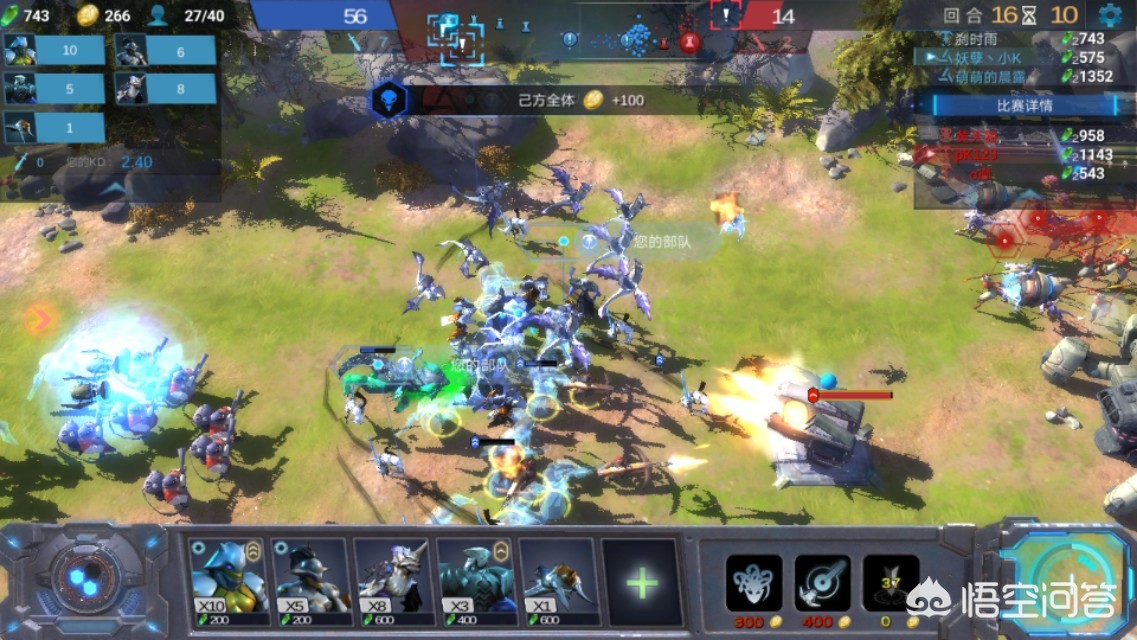Add a unit with the green plus slot
This screenshot has width=1137, height=640.
[x=642, y=582]
